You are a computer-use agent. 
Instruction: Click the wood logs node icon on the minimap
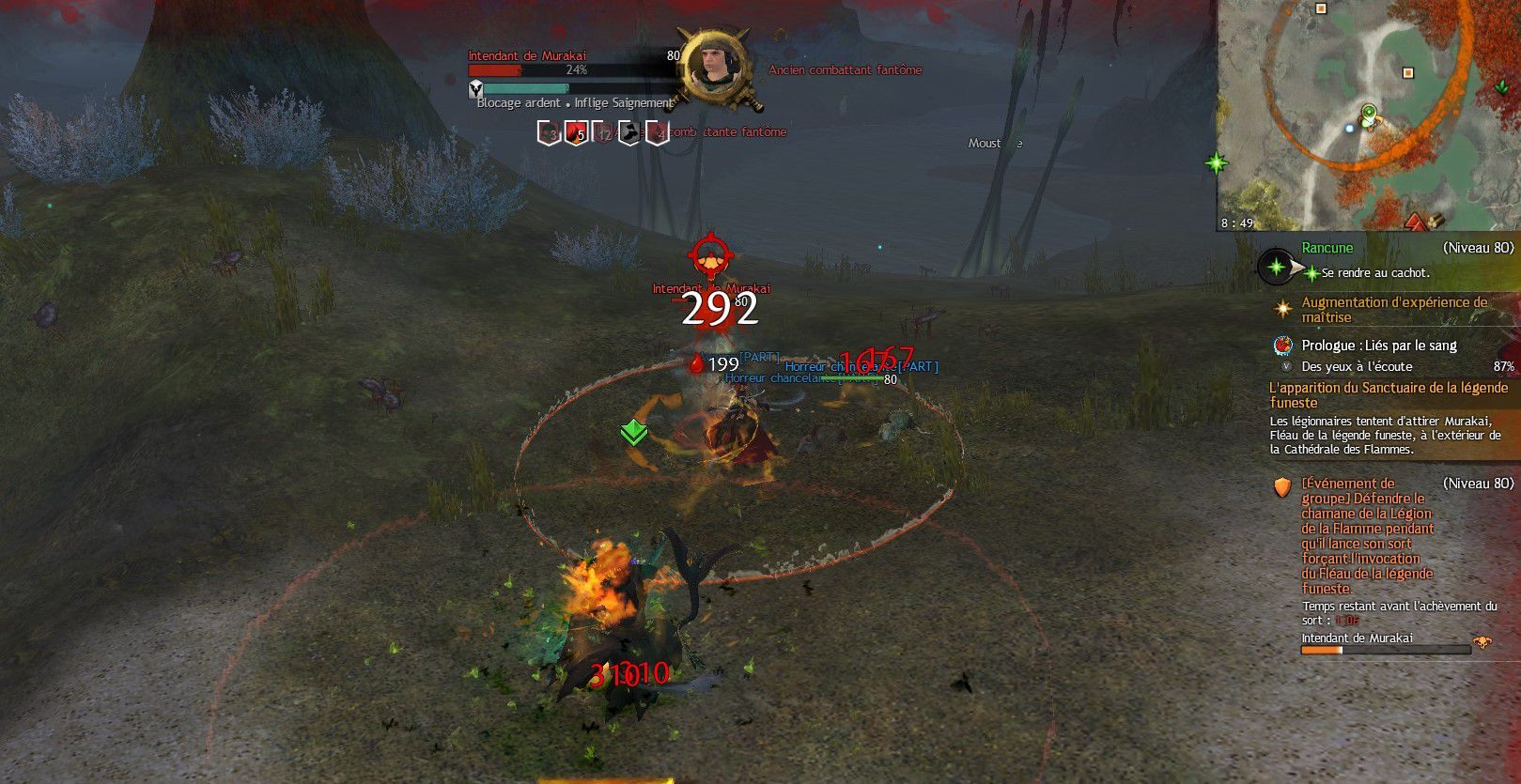pos(1435,221)
